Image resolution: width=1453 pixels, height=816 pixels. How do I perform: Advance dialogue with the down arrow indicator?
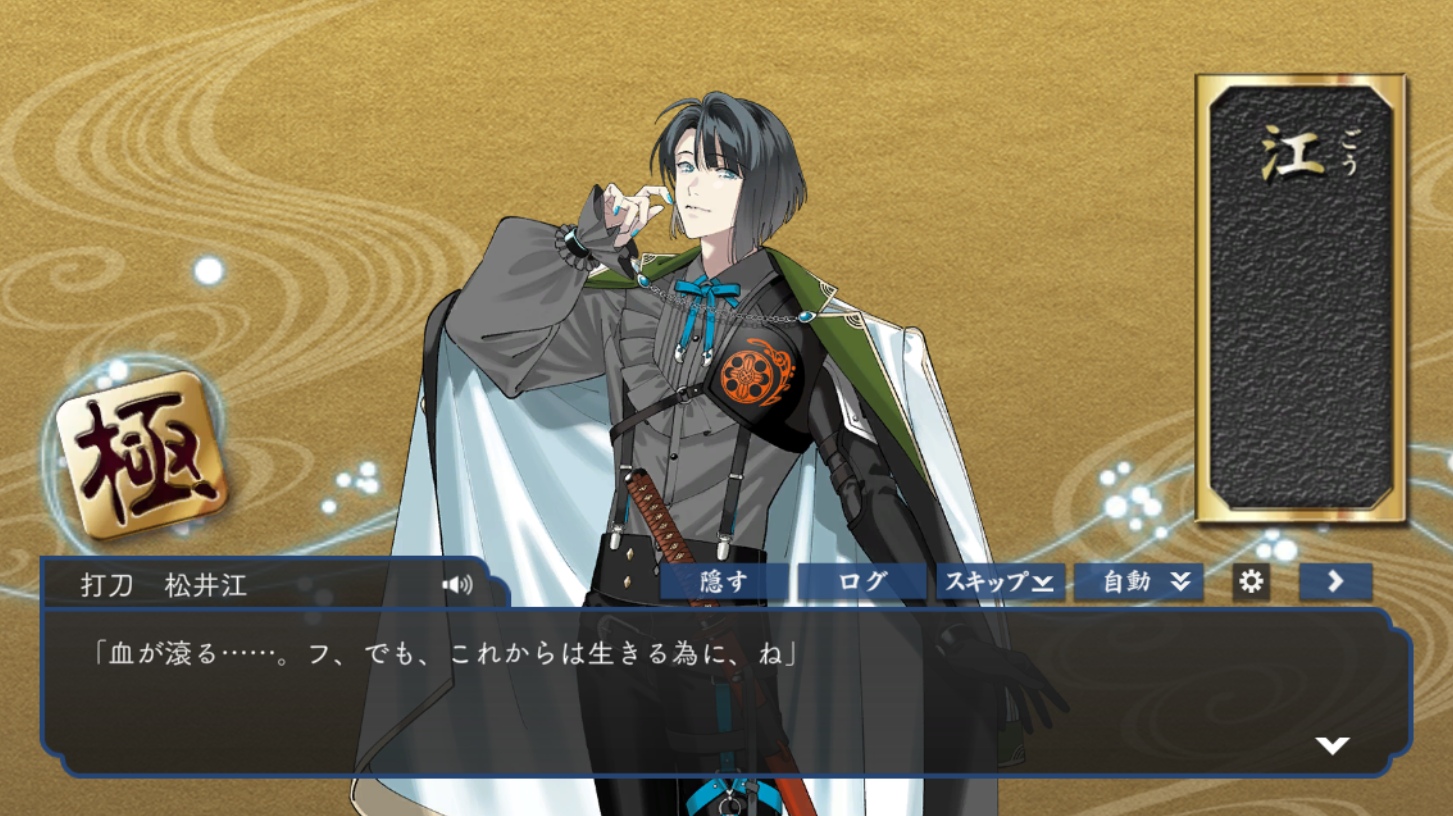pos(1332,745)
